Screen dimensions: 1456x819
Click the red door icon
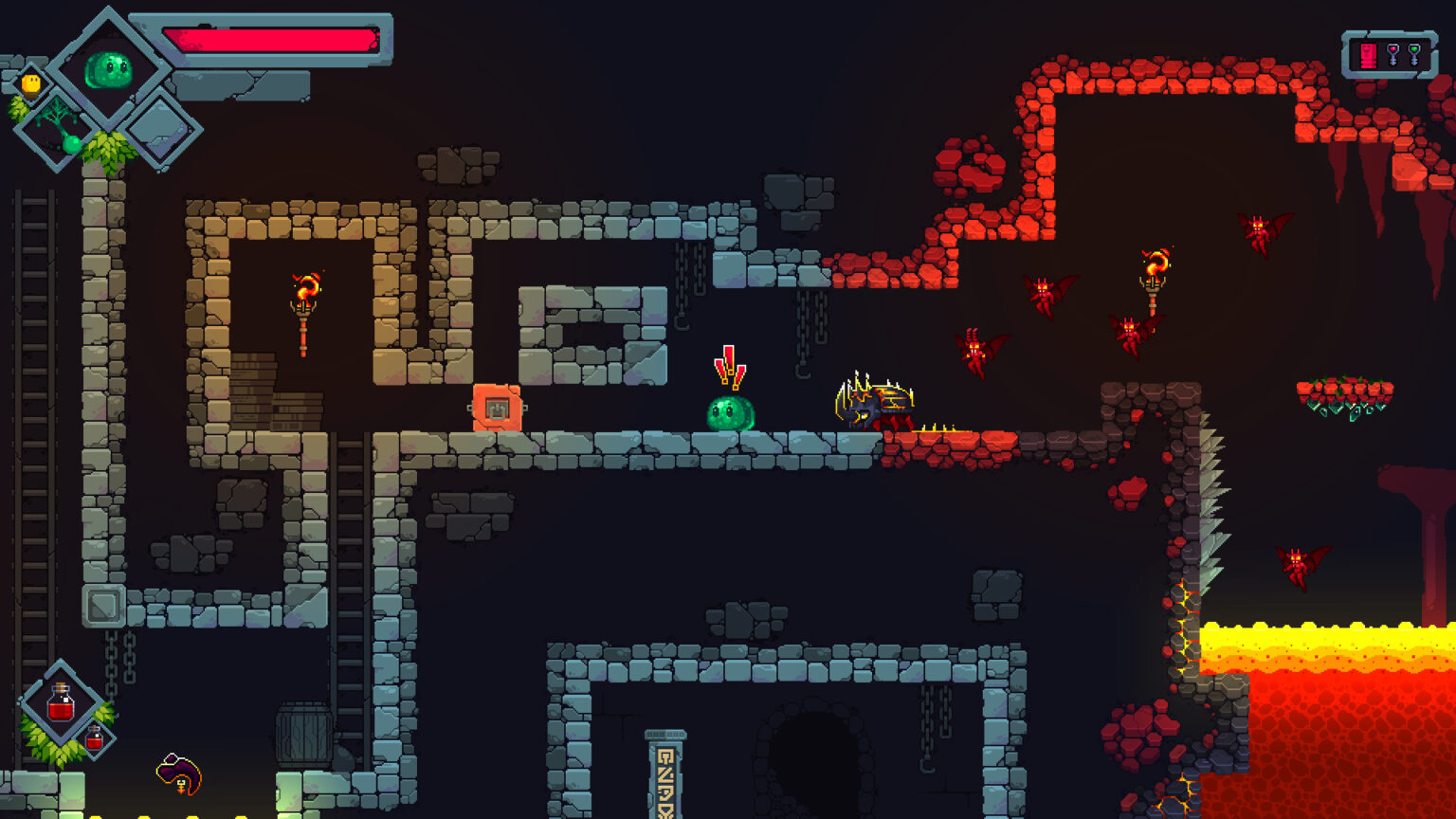pos(1368,55)
